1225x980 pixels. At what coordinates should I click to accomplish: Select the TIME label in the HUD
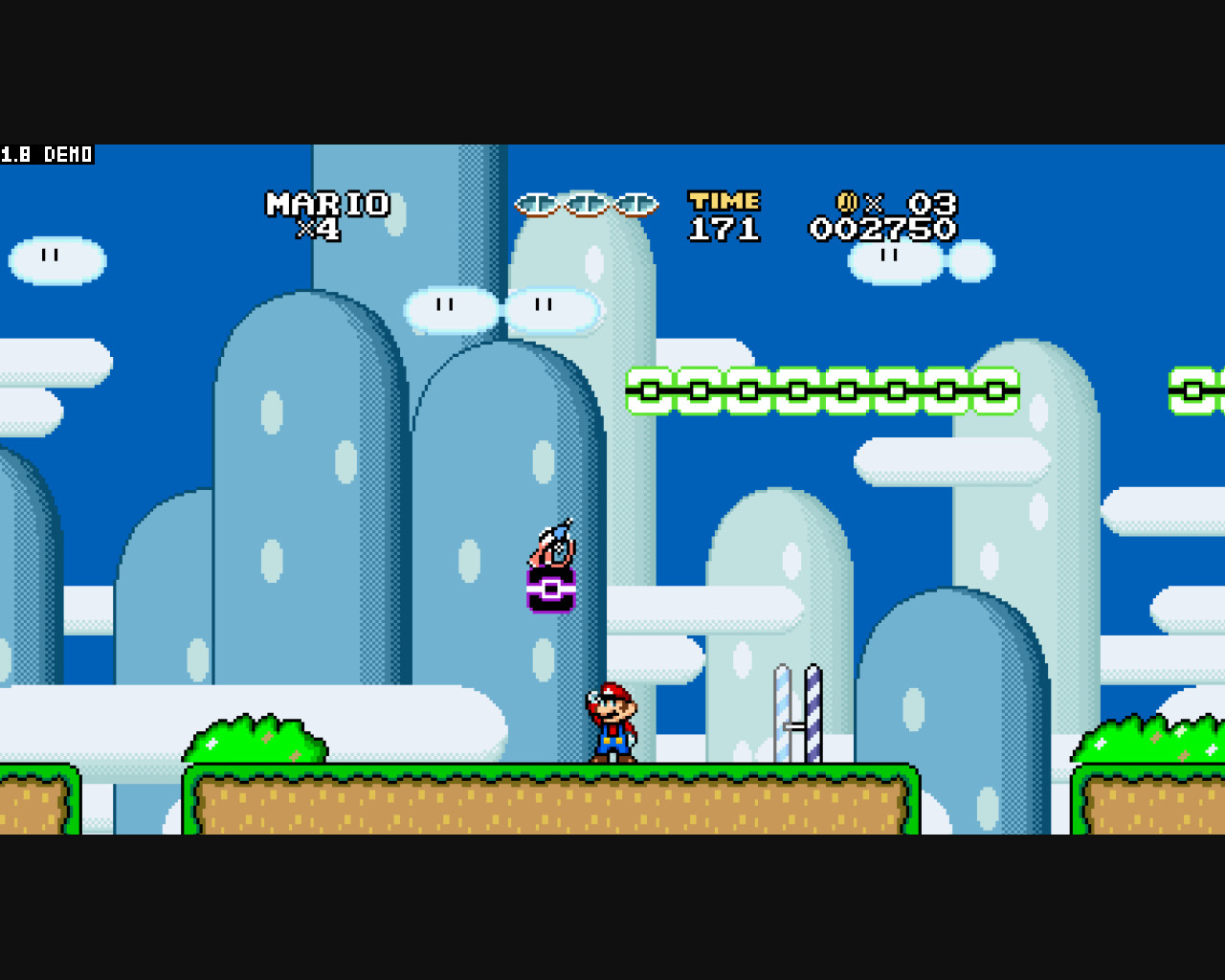tap(724, 200)
